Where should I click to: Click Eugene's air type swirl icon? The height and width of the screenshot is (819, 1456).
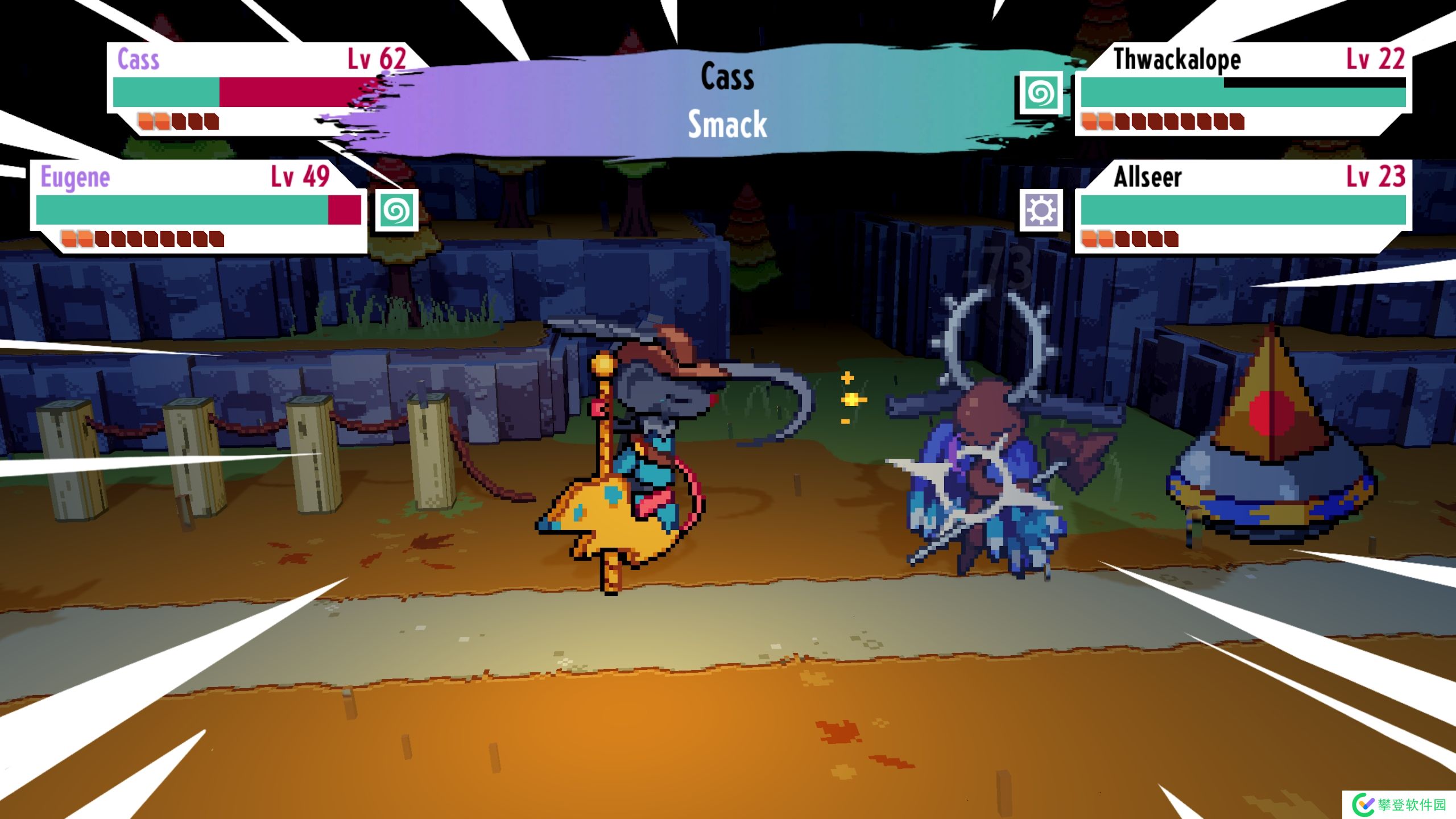(x=396, y=210)
